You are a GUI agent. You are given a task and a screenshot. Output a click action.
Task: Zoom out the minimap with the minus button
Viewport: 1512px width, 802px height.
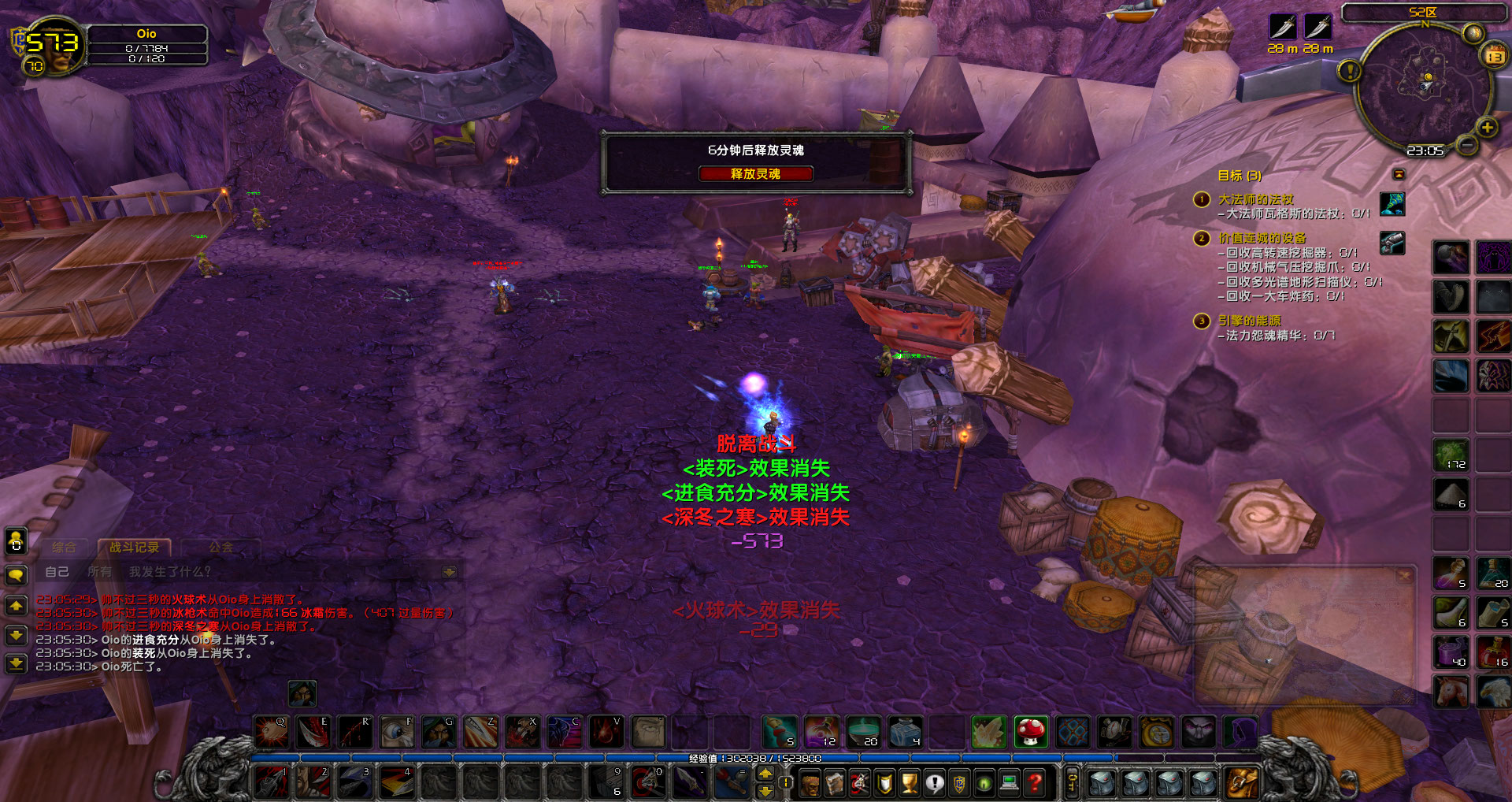coord(1466,145)
